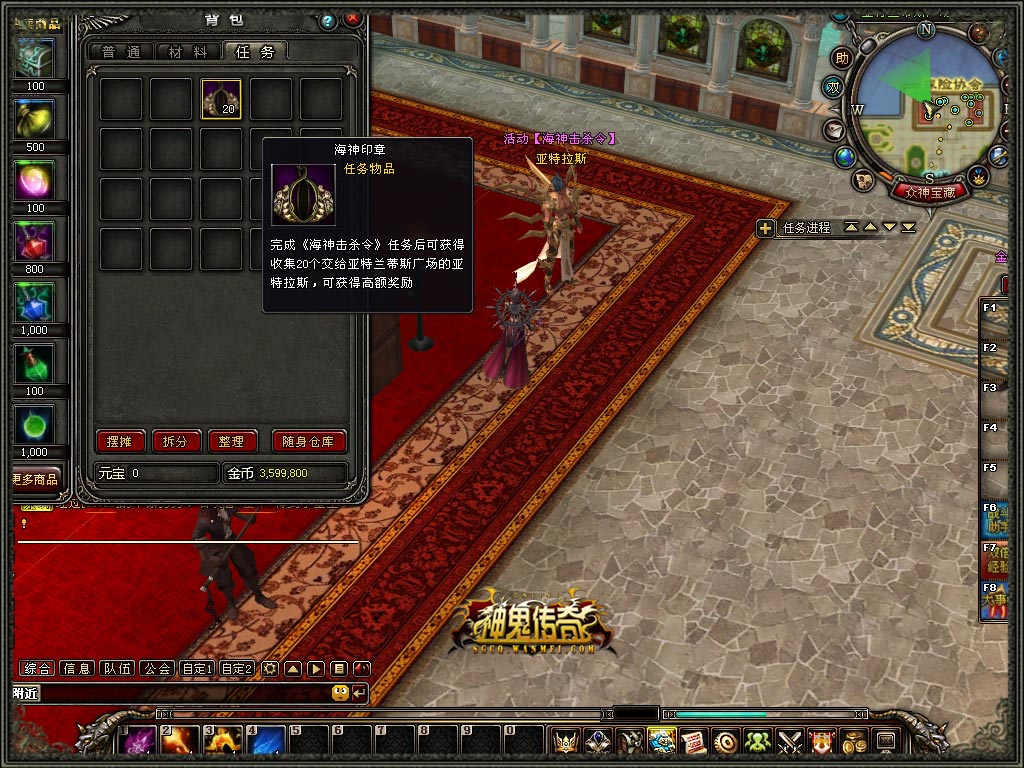
Task: Show 更多商品 more shop items
Action: [35, 479]
